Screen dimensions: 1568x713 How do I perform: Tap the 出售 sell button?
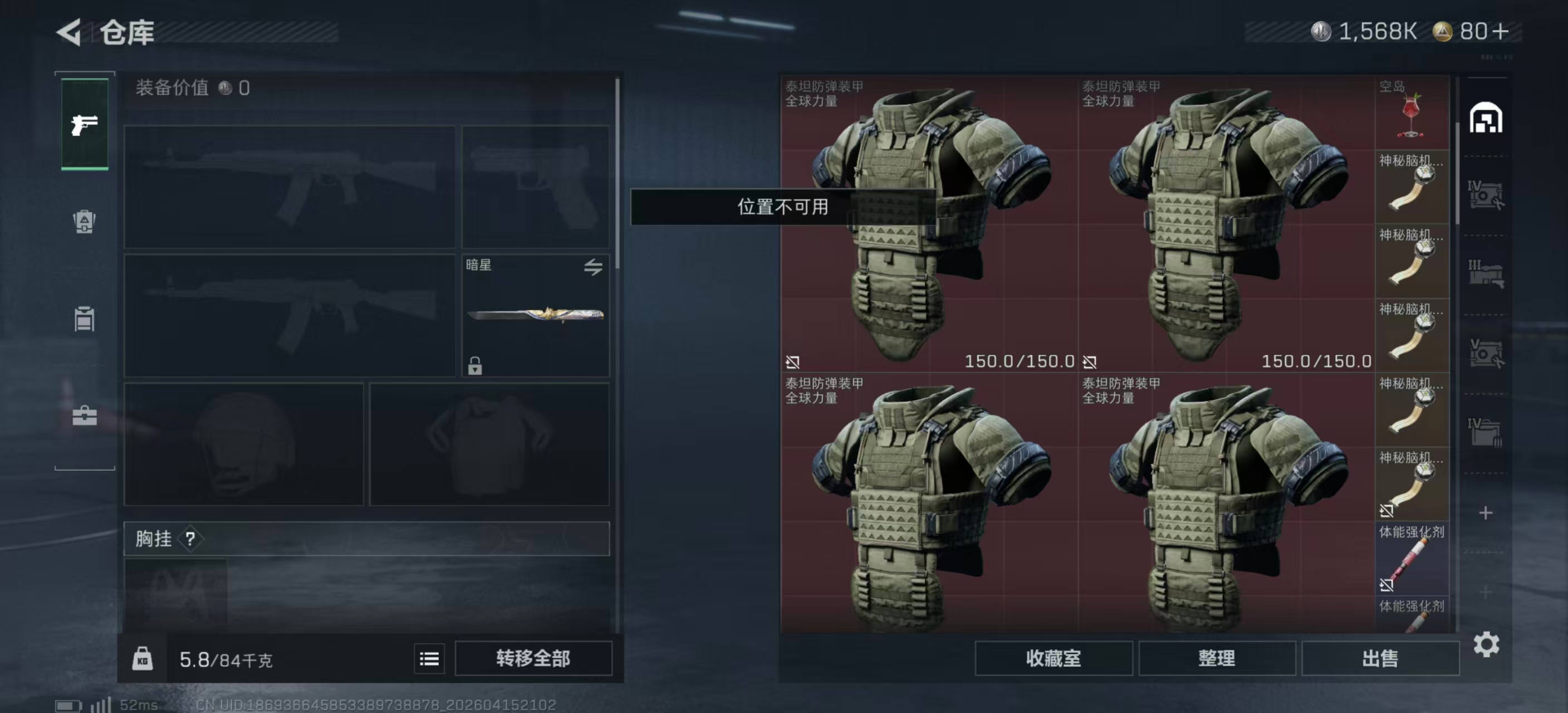1379,658
